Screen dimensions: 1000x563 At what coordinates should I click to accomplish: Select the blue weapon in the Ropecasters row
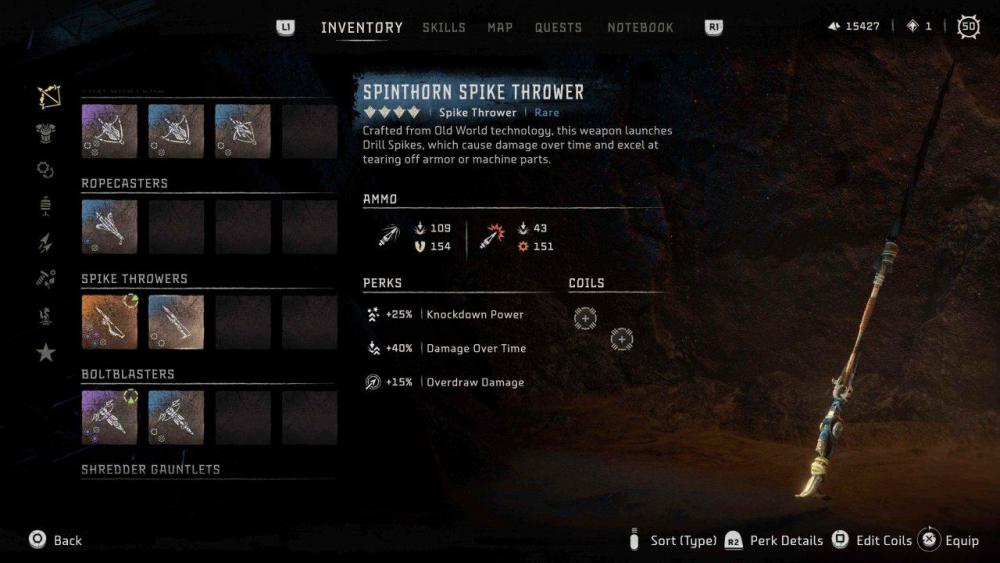pos(109,227)
